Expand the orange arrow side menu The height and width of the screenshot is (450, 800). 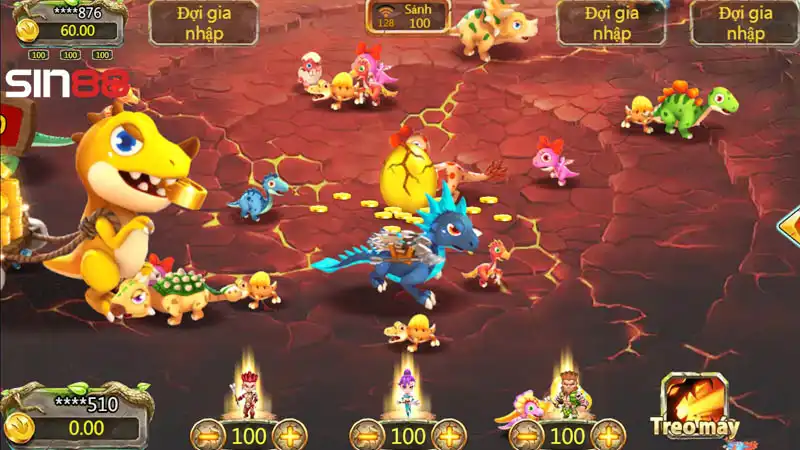[790, 225]
